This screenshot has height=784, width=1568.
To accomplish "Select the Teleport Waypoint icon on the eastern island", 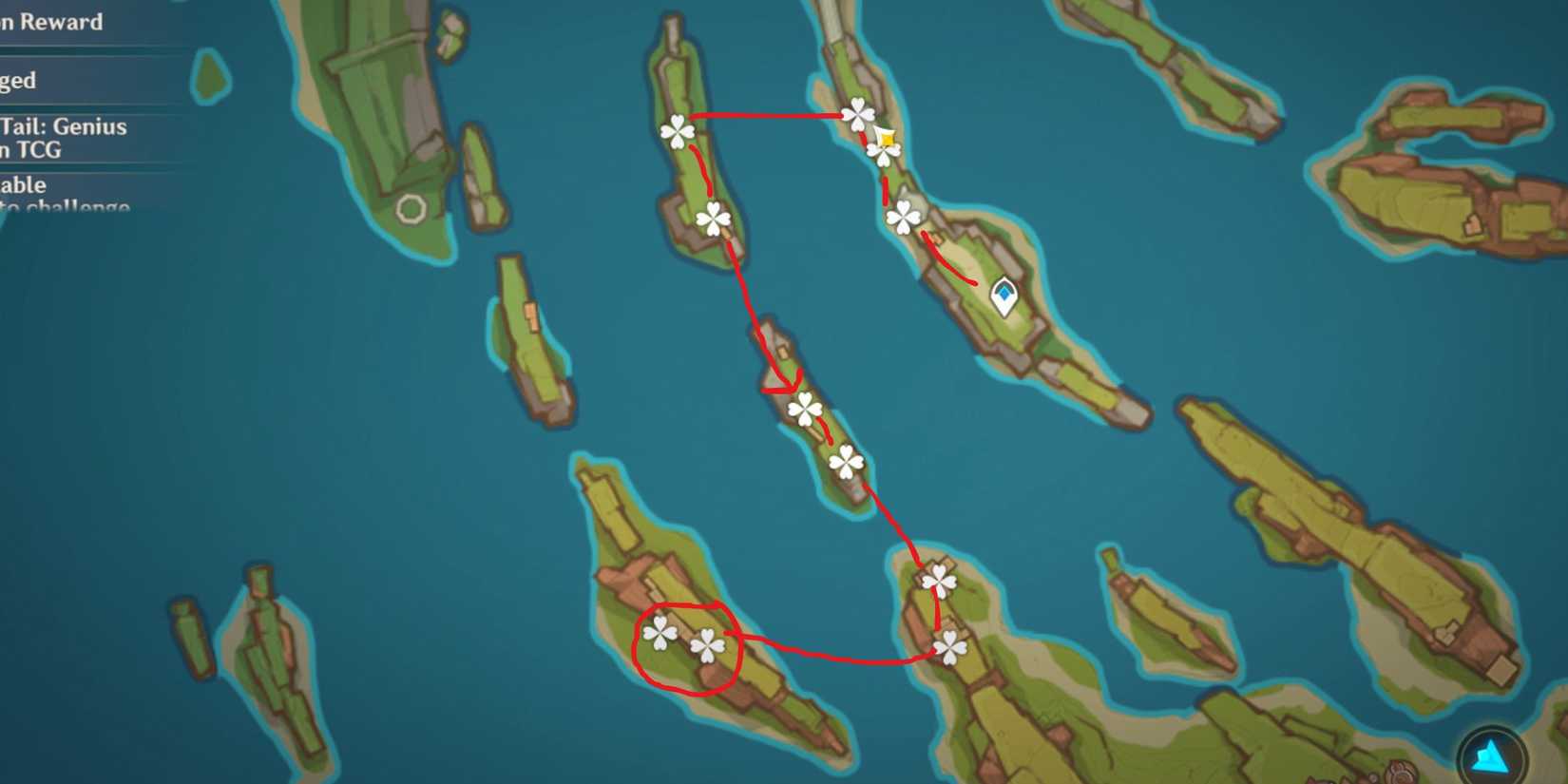I will (1004, 294).
